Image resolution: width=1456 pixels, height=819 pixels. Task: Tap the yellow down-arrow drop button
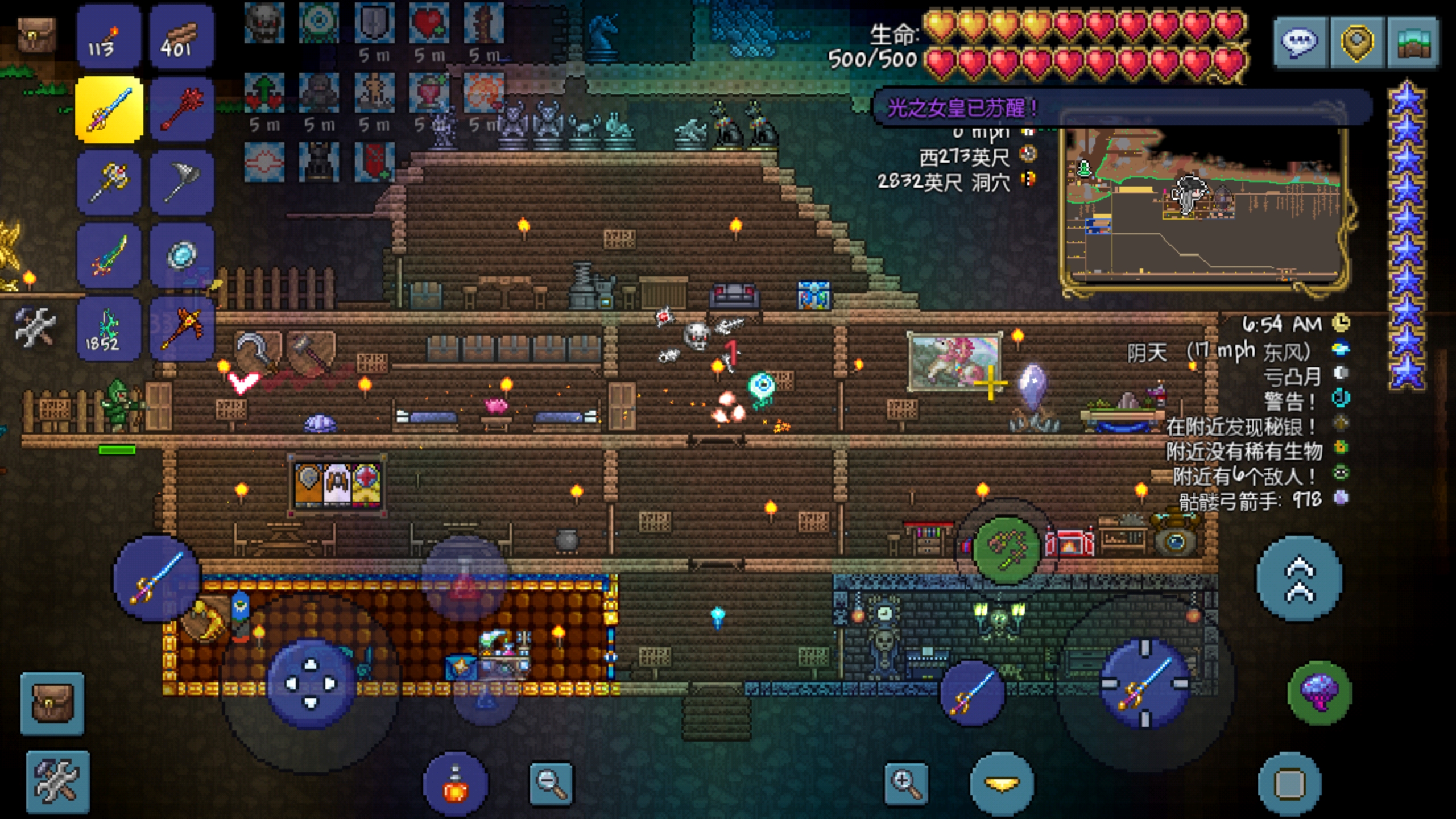coord(1002,784)
